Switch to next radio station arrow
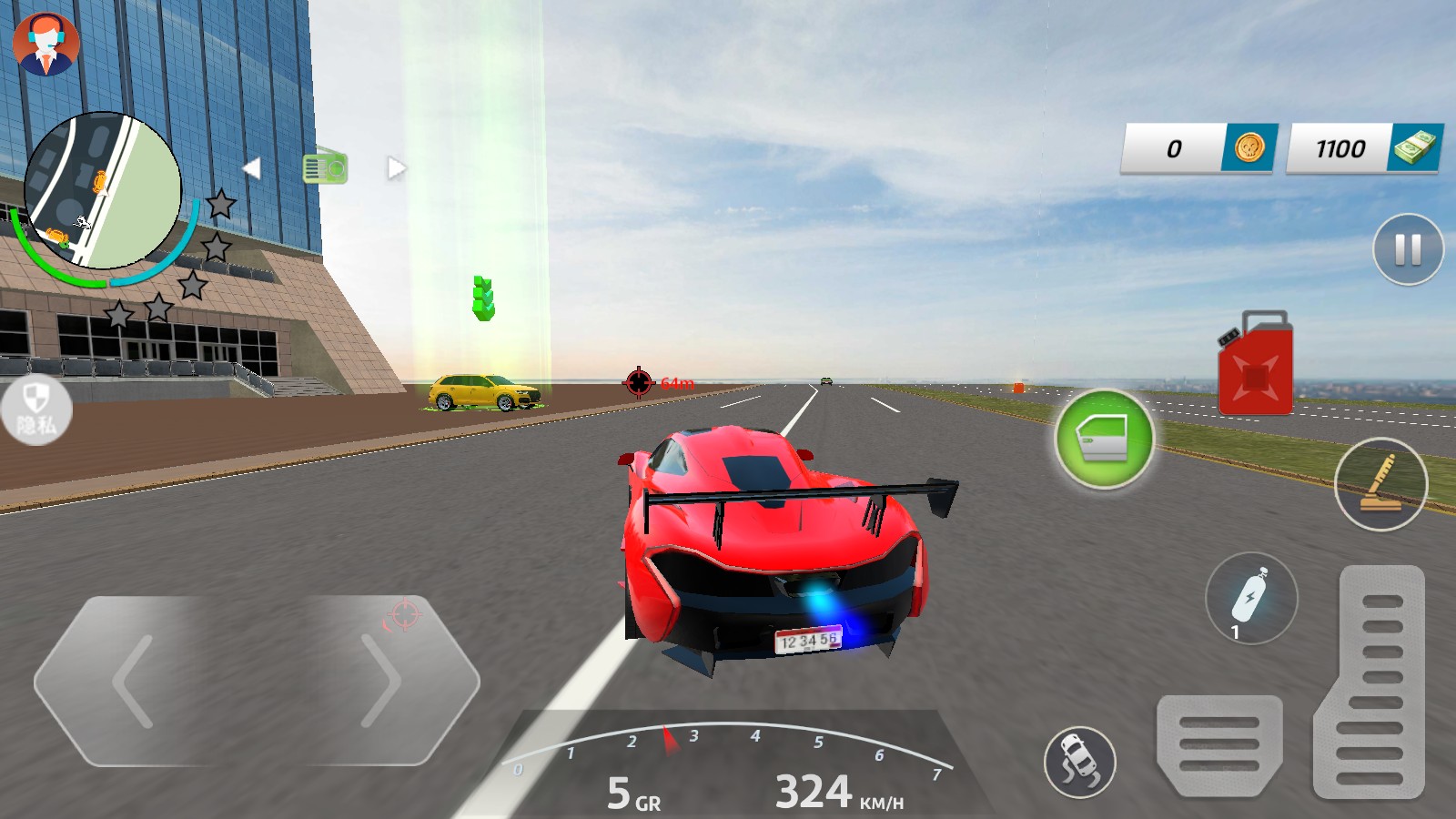The width and height of the screenshot is (1456, 819). point(396,168)
